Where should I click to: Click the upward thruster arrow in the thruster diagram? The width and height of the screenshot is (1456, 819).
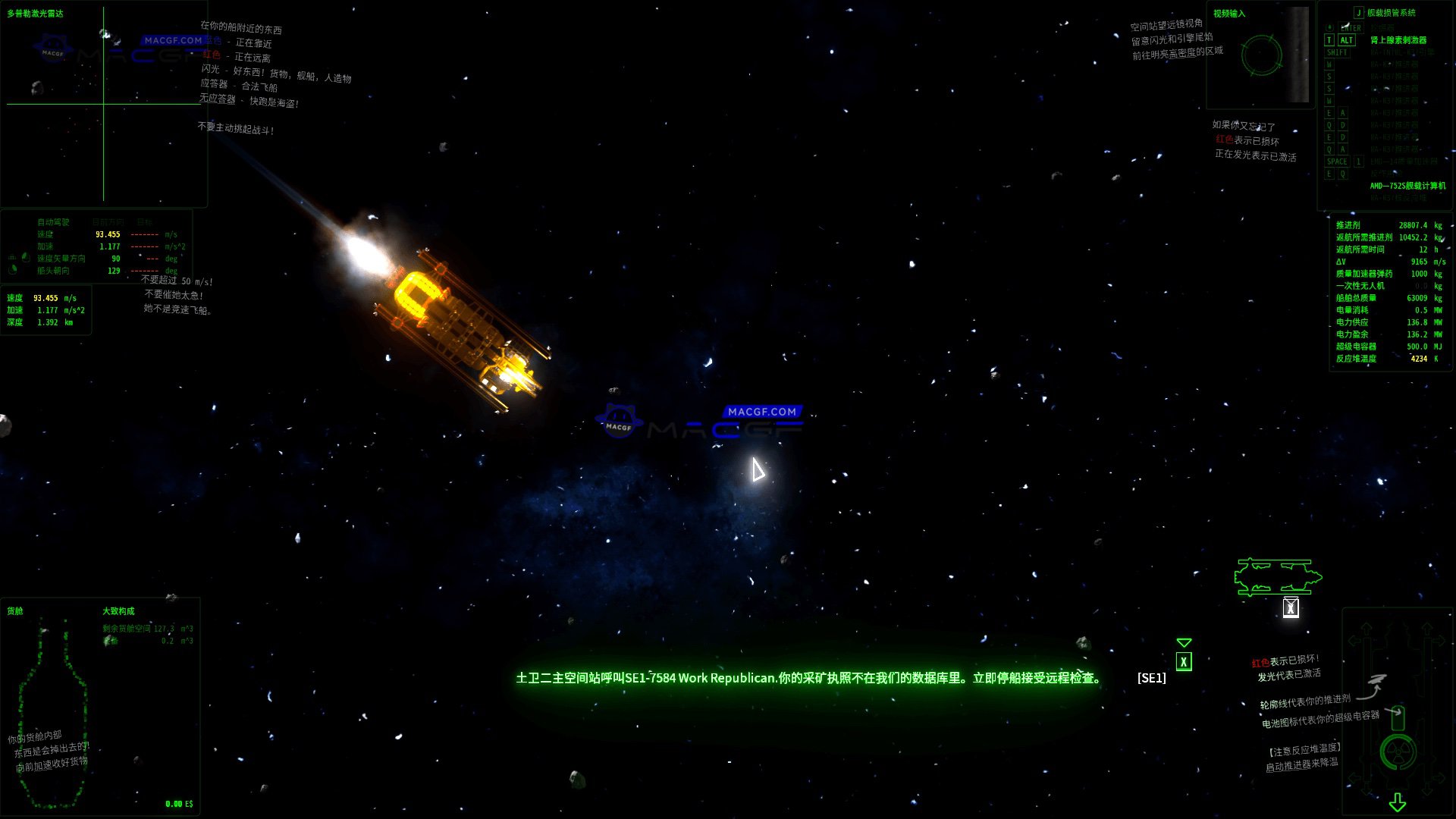click(x=1366, y=628)
